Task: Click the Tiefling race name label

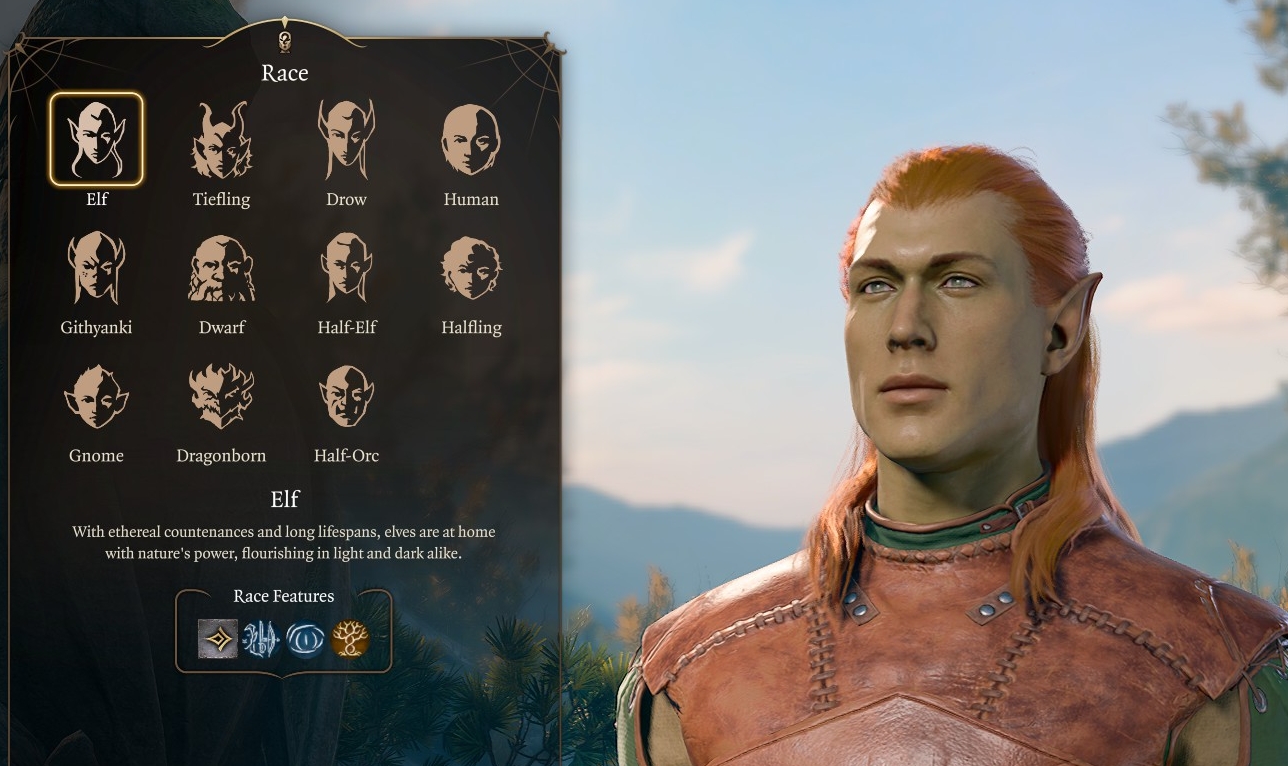Action: pyautogui.click(x=221, y=198)
